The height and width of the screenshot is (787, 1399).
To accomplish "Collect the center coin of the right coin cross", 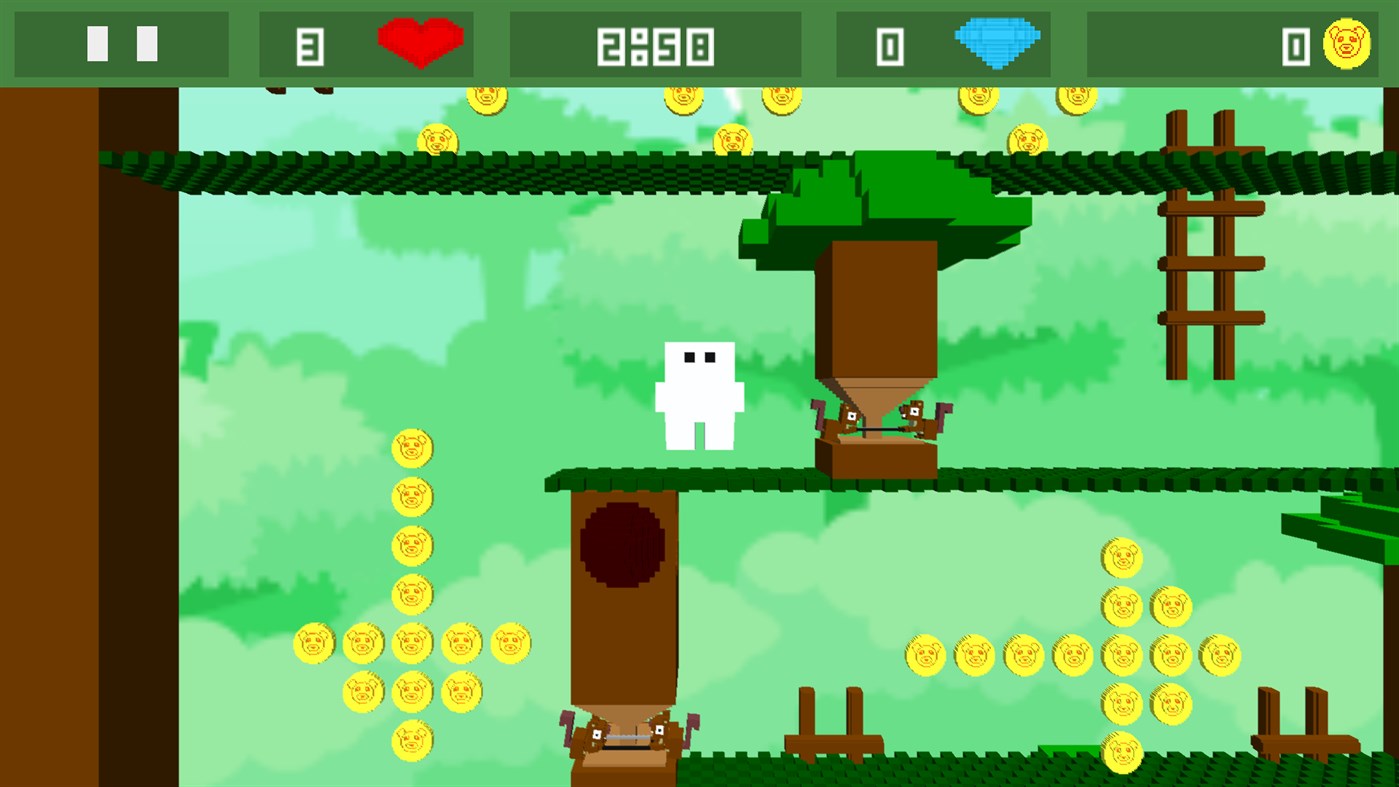I will (1120, 657).
